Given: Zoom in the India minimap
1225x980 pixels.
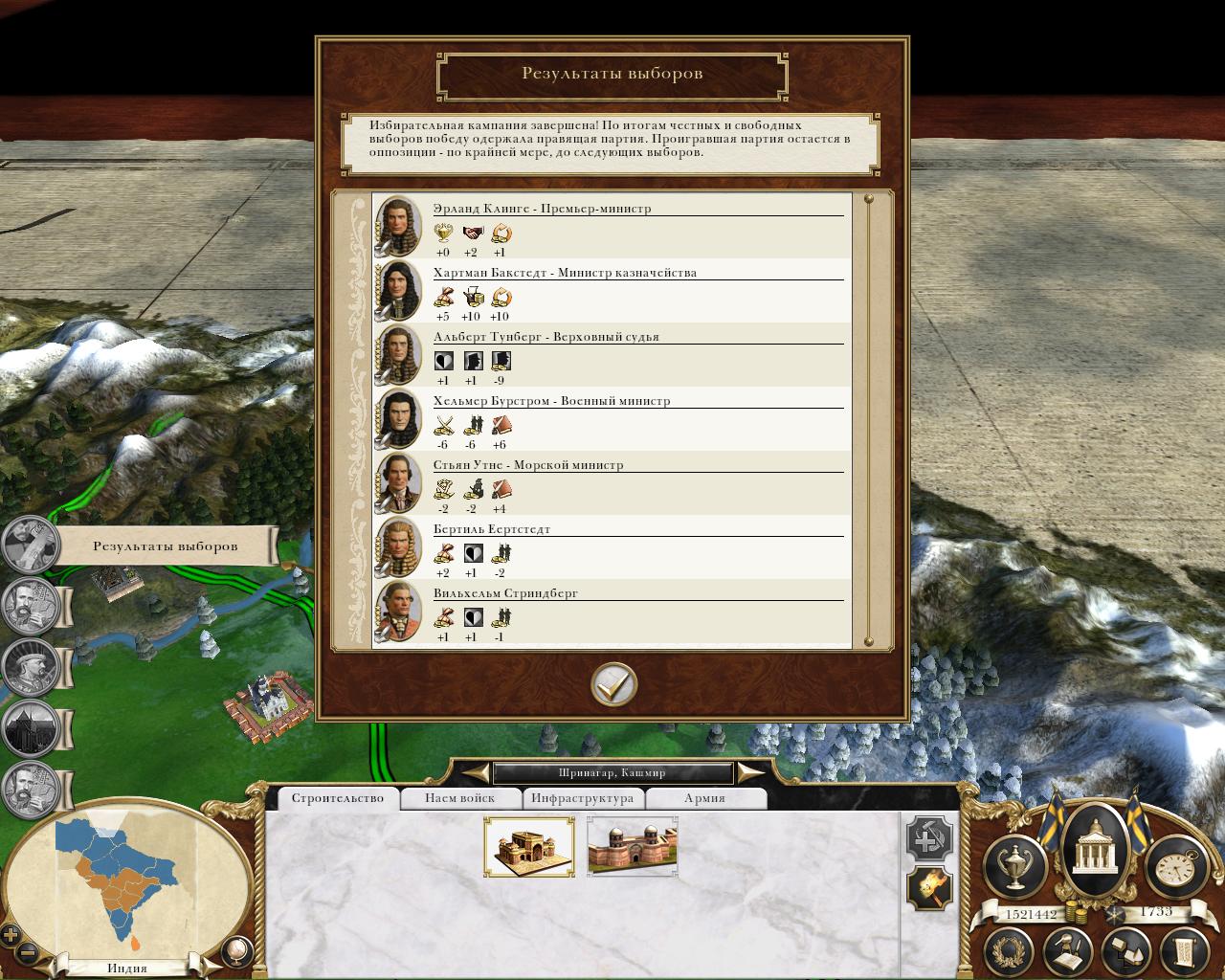Looking at the screenshot, I should 11,935.
